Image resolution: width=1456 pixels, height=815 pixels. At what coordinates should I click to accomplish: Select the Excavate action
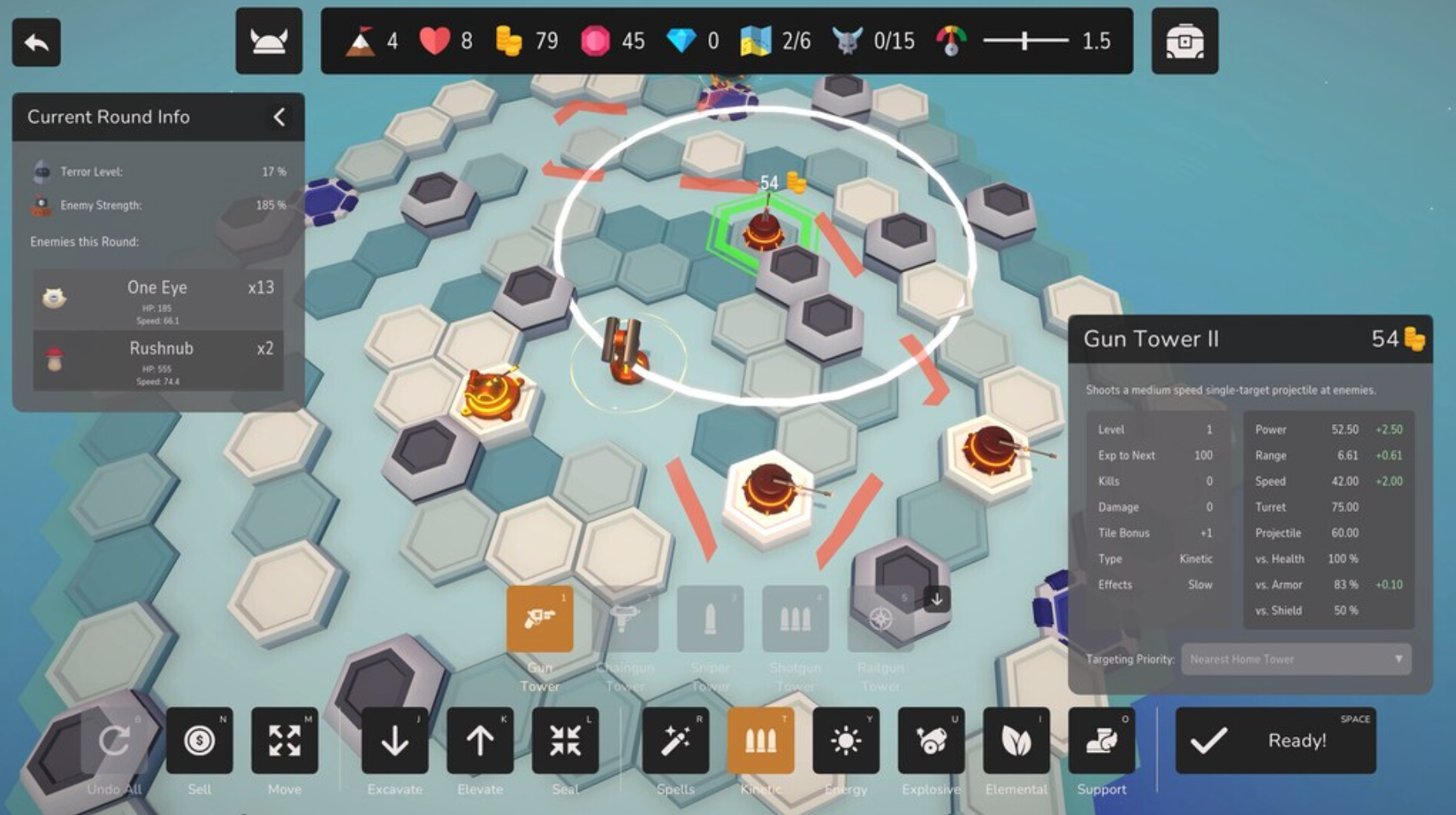(394, 741)
